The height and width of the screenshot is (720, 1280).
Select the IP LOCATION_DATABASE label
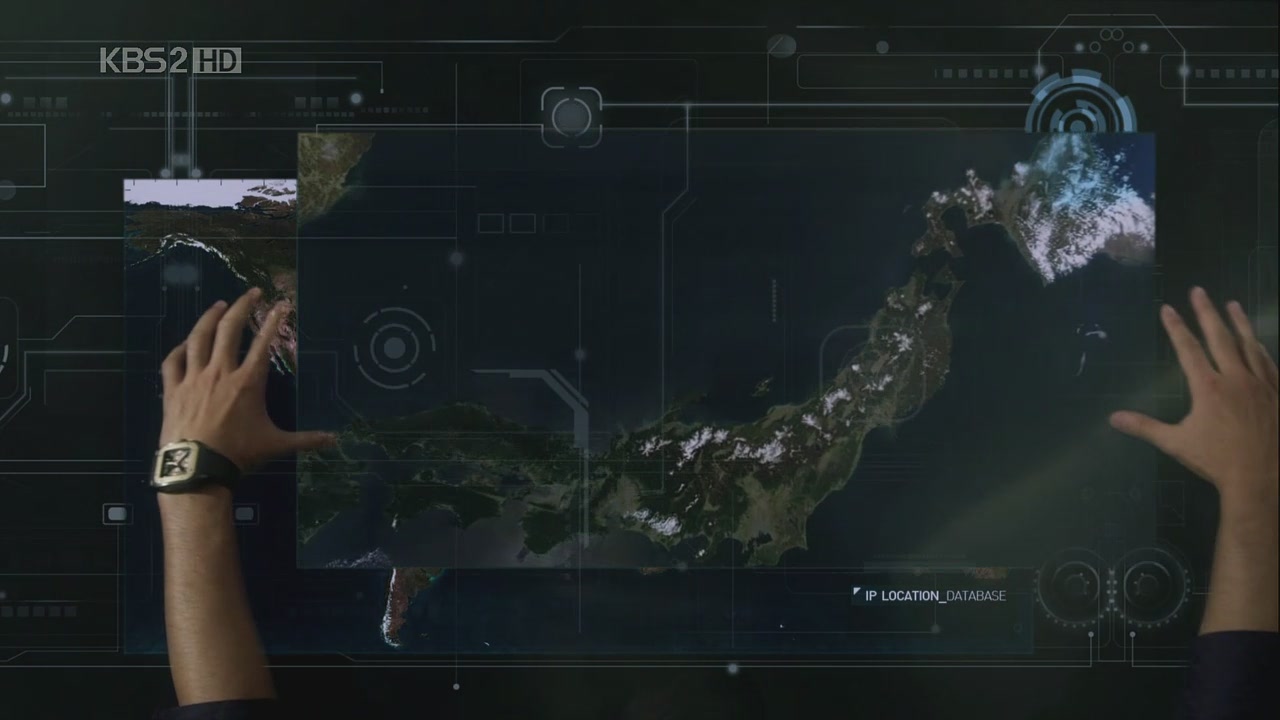[x=934, y=596]
